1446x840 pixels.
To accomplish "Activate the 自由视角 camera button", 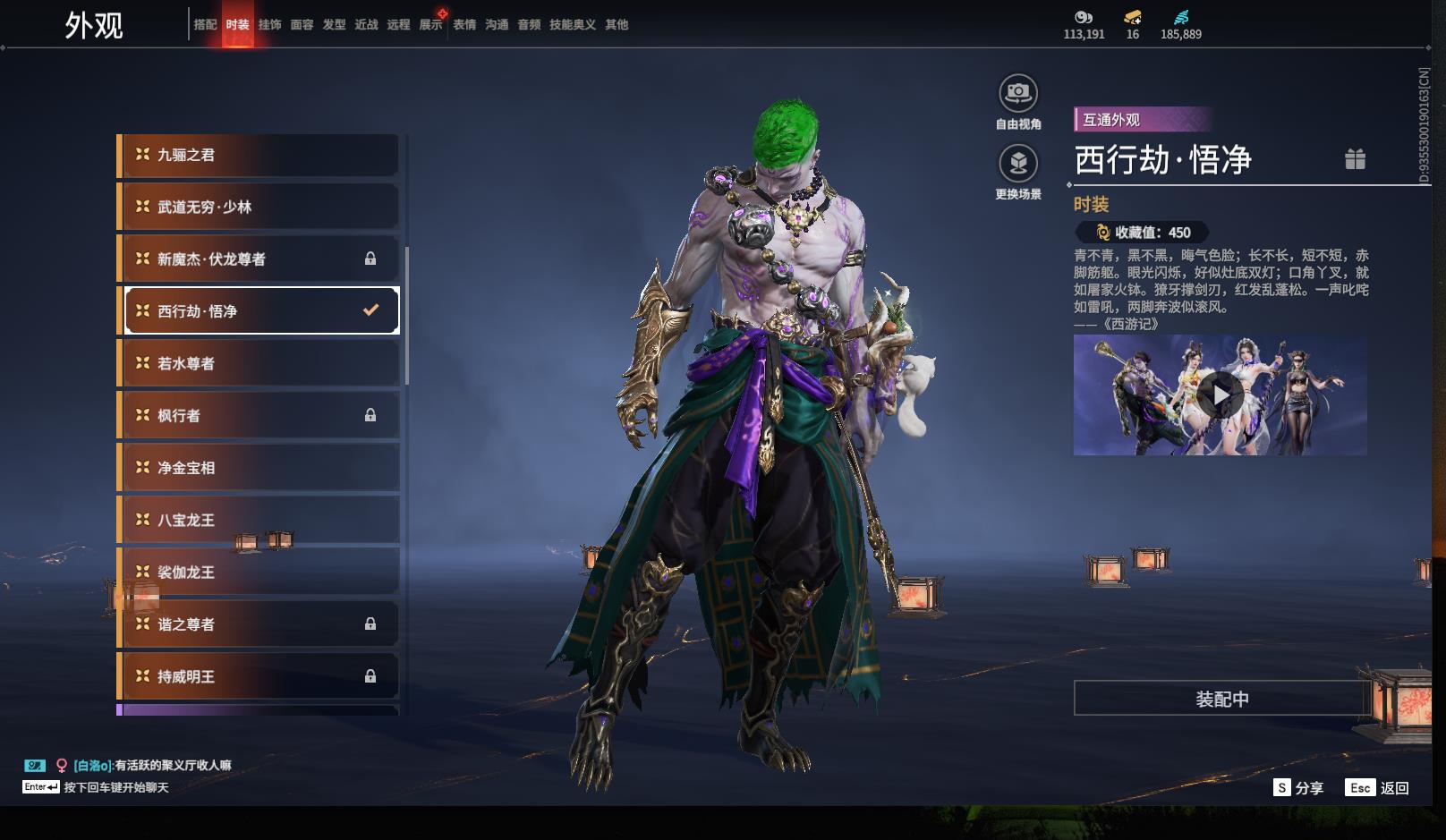I will (1017, 93).
